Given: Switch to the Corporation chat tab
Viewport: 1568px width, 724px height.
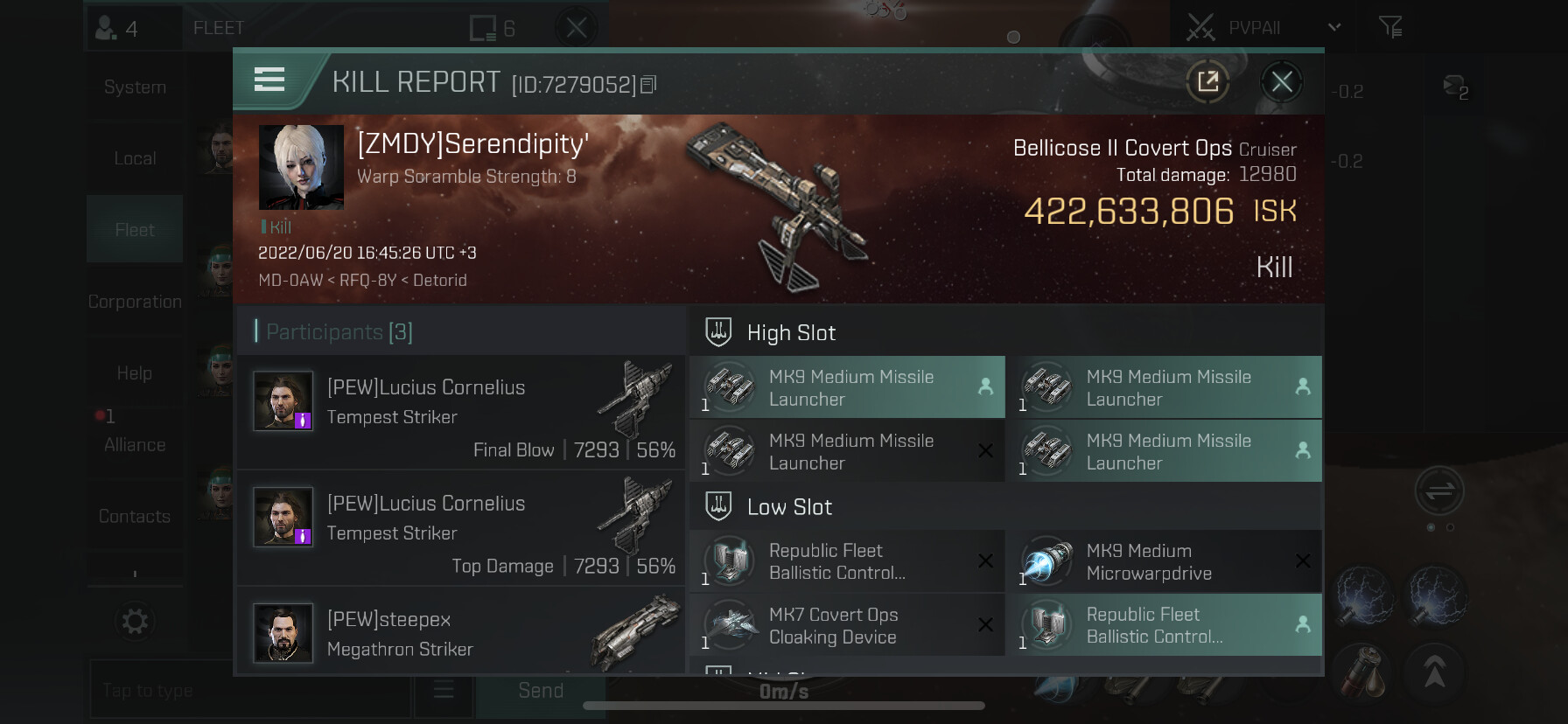Looking at the screenshot, I should [x=135, y=302].
